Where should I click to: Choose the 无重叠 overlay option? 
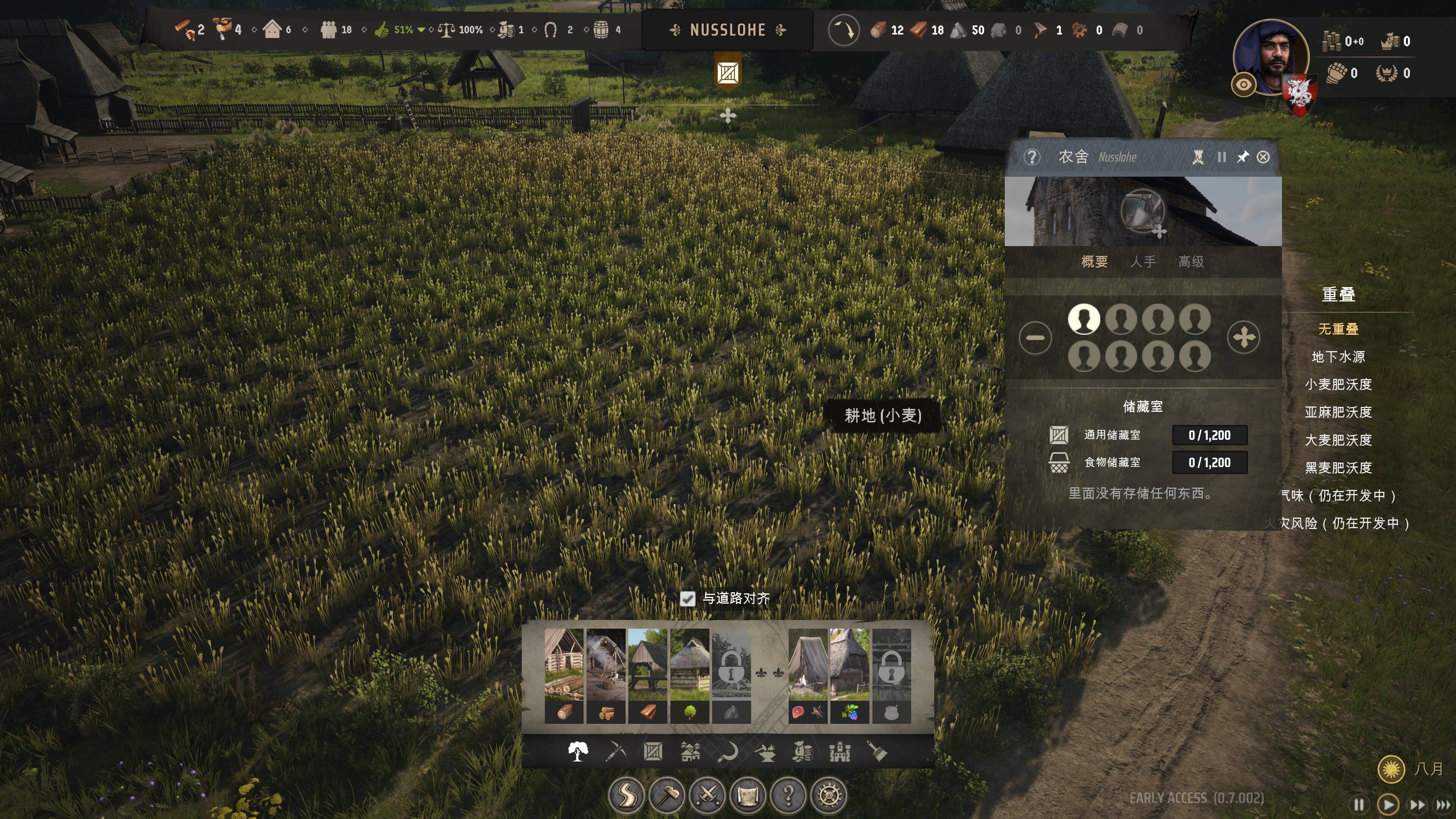coord(1338,329)
